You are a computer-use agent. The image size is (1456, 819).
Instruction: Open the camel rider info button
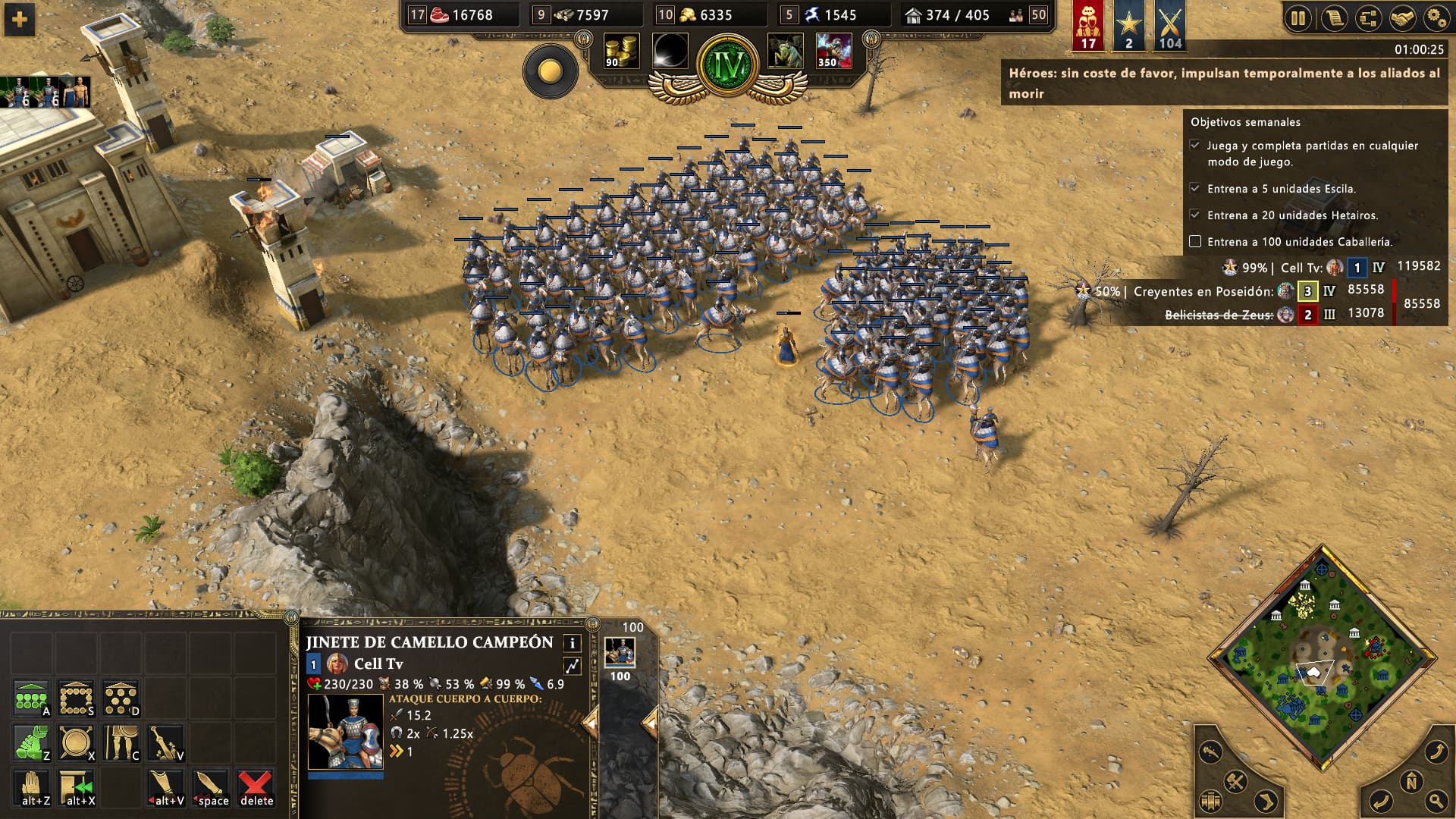click(x=572, y=643)
